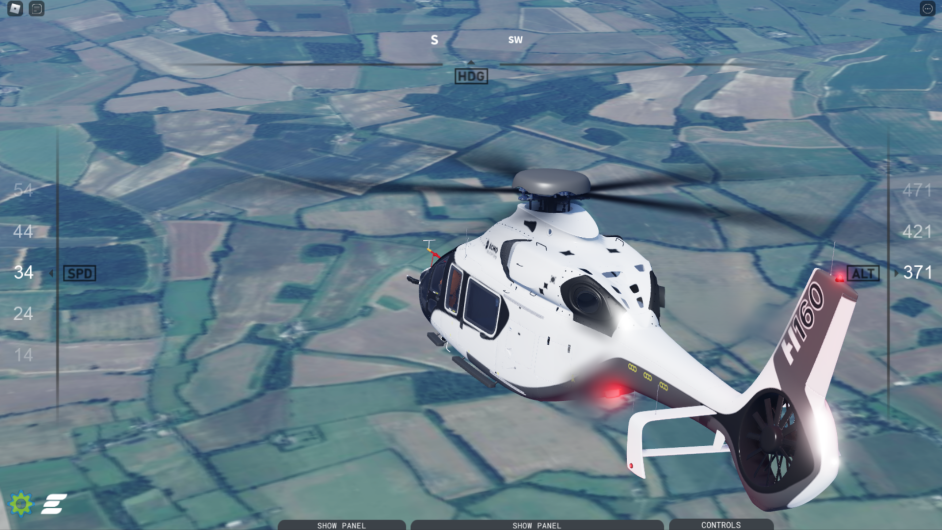Toggle the Roblox chat window
This screenshot has height=530, width=942.
[36, 9]
